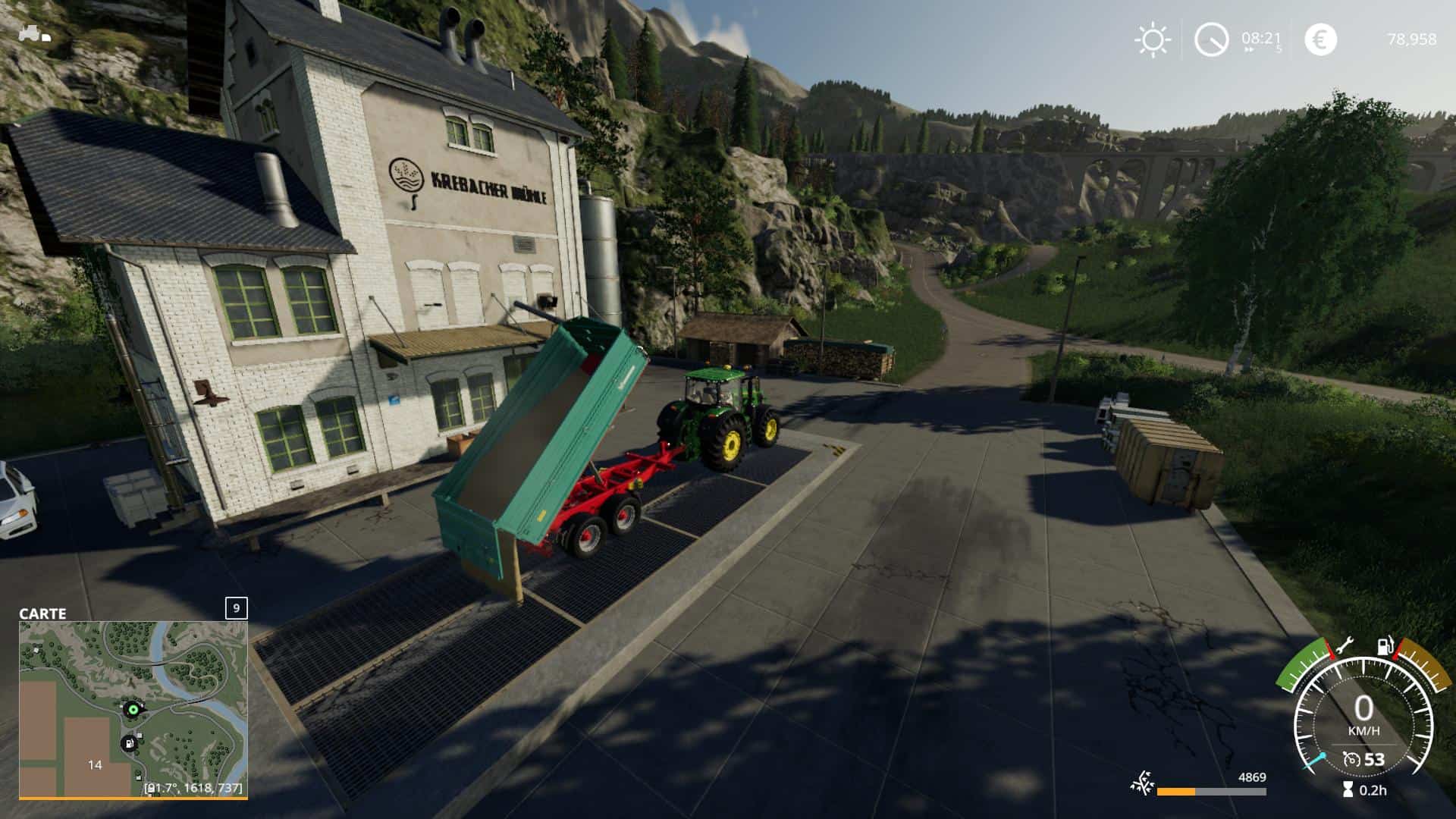Click the wrench damage gauge icon
The width and height of the screenshot is (1456, 819).
pos(1345,646)
